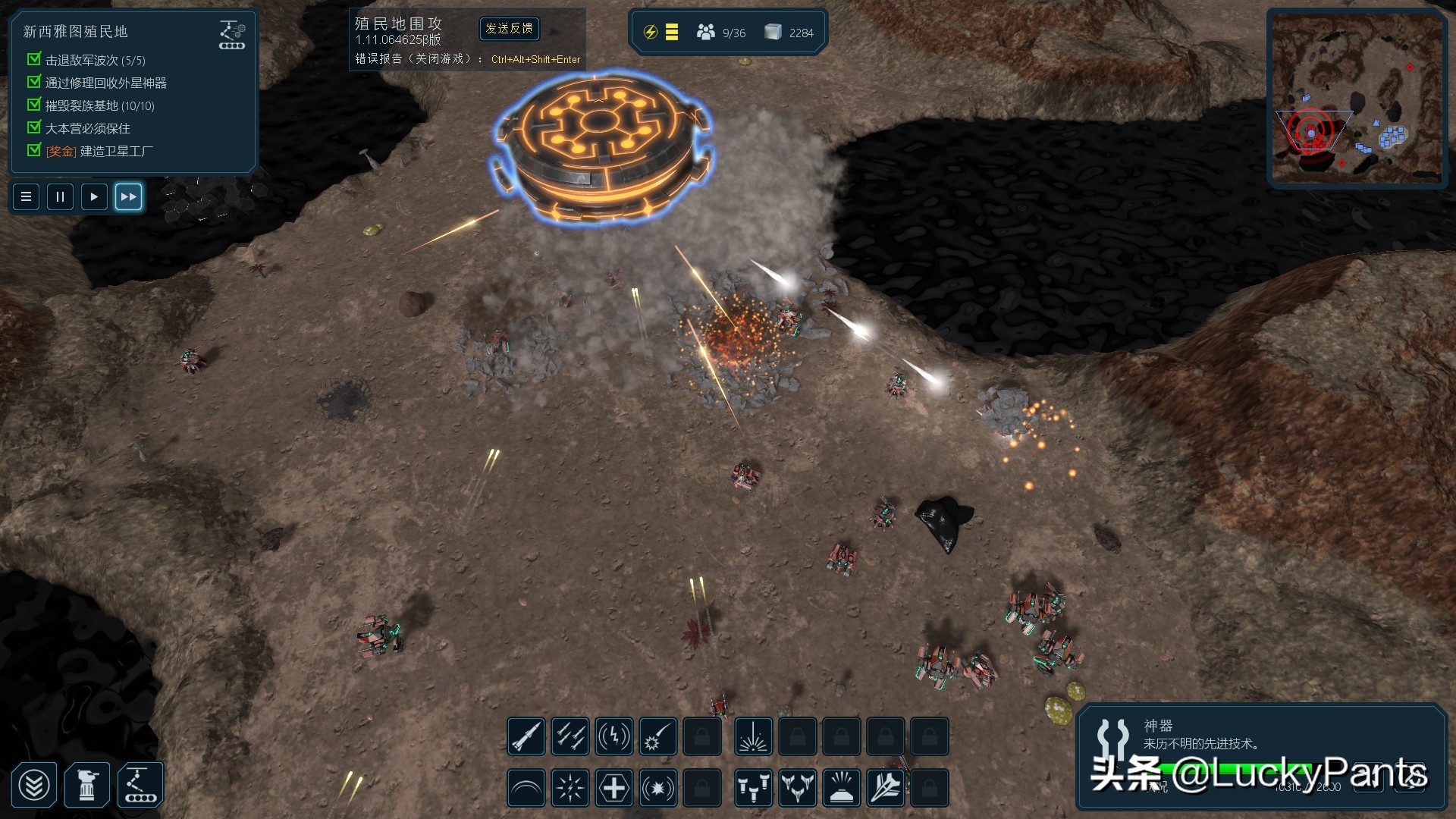The height and width of the screenshot is (819, 1456).
Task: Activate the multi-missile barrage ability
Action: pos(570,736)
